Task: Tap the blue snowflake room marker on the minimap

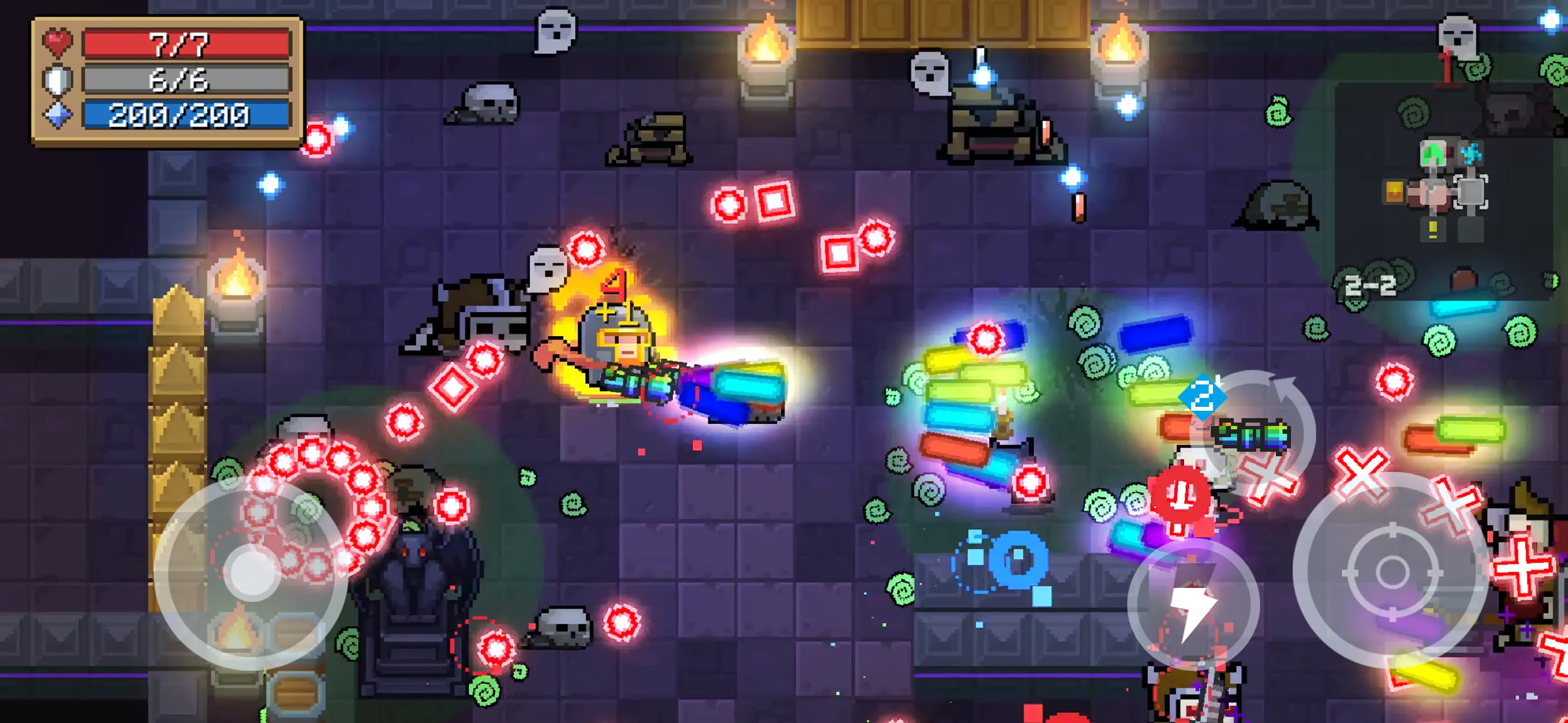Action: (1470, 154)
